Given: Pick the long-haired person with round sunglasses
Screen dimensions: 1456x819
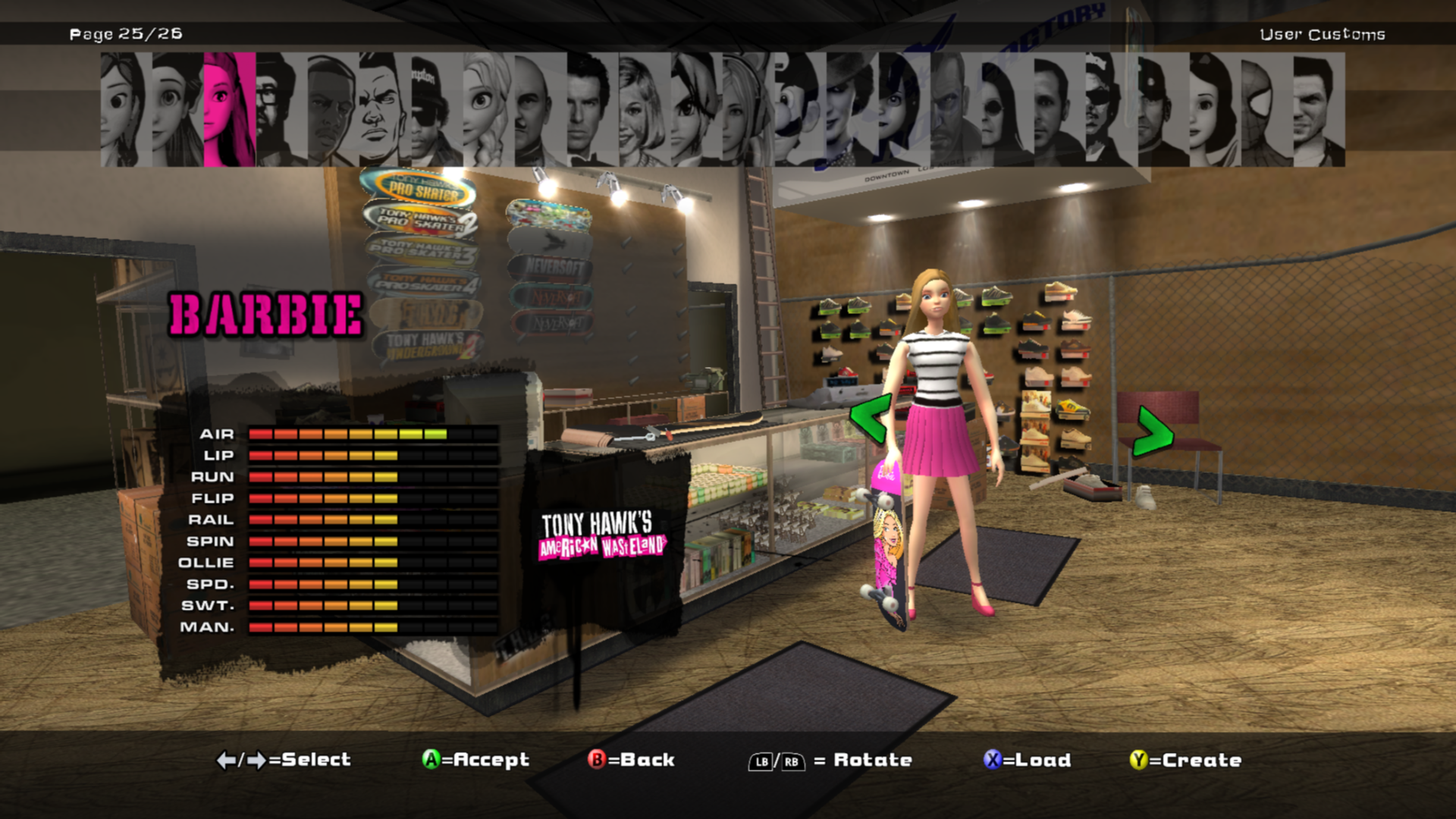Looking at the screenshot, I should point(1006,109).
